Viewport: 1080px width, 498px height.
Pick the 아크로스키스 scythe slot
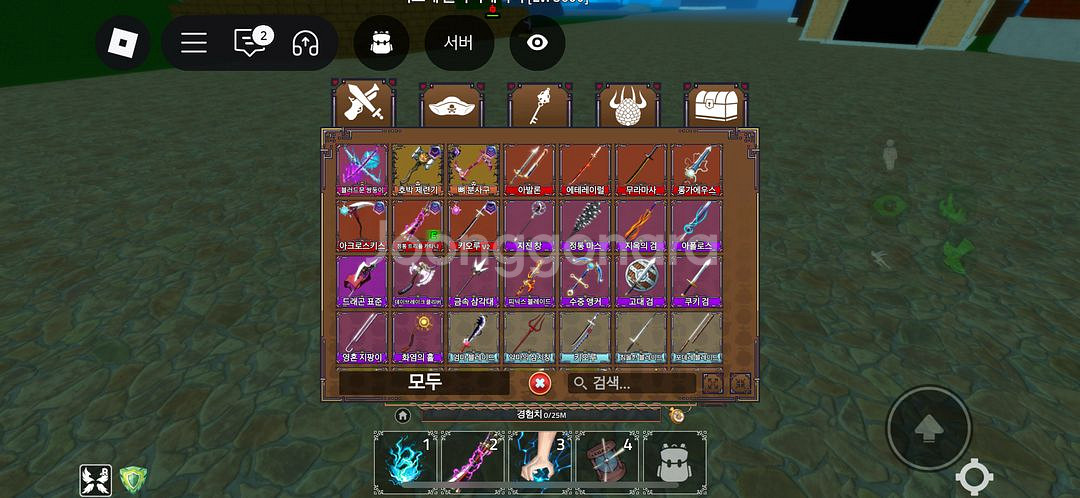click(362, 225)
